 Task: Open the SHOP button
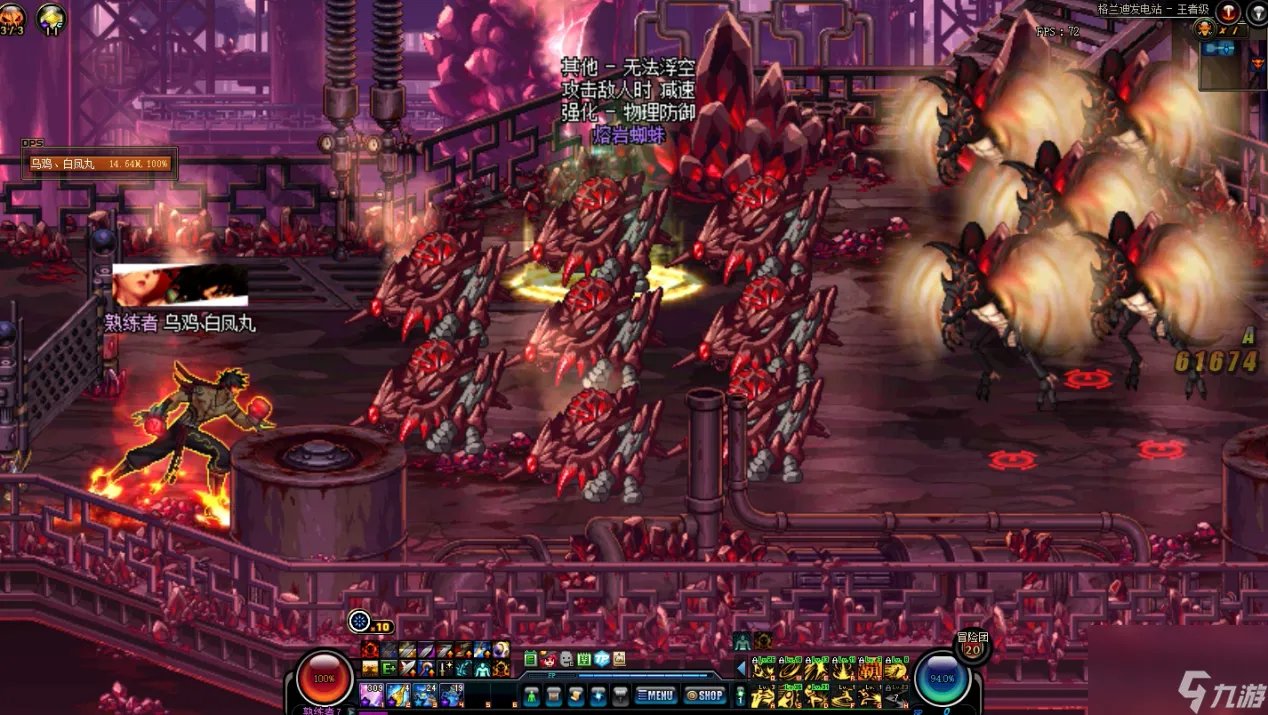pos(704,694)
